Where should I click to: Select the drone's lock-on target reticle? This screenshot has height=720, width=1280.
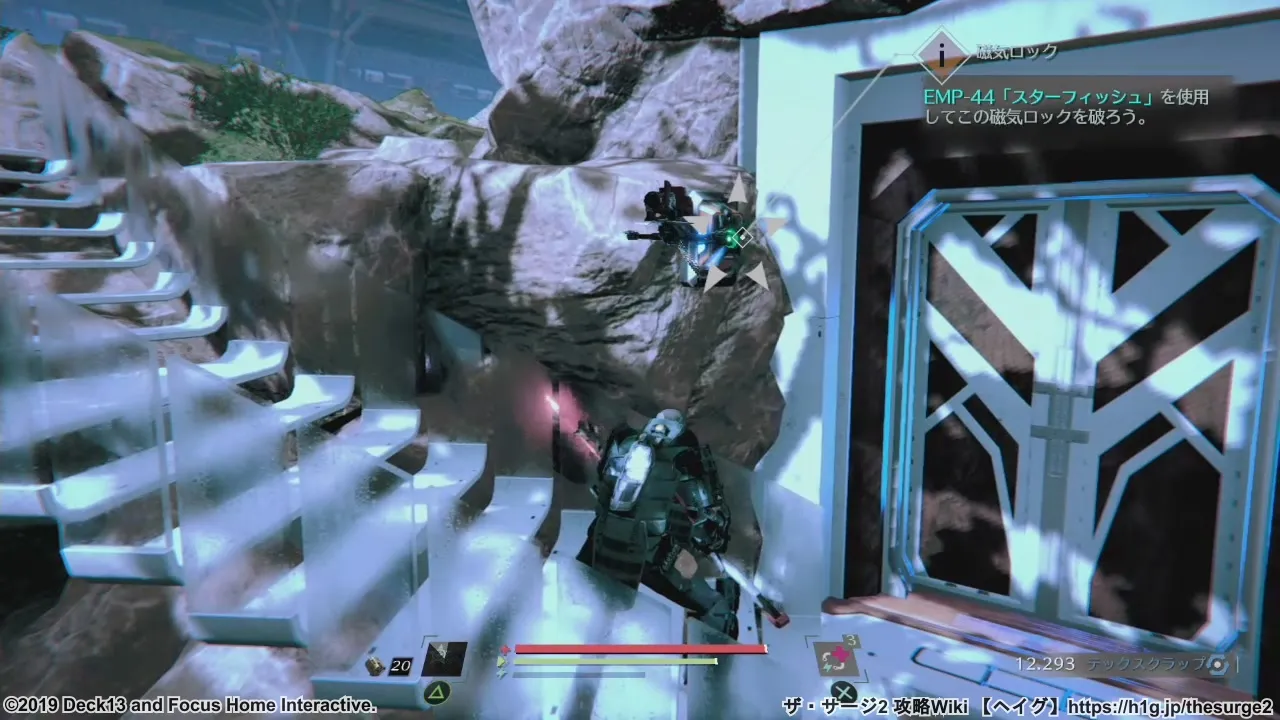pos(741,237)
